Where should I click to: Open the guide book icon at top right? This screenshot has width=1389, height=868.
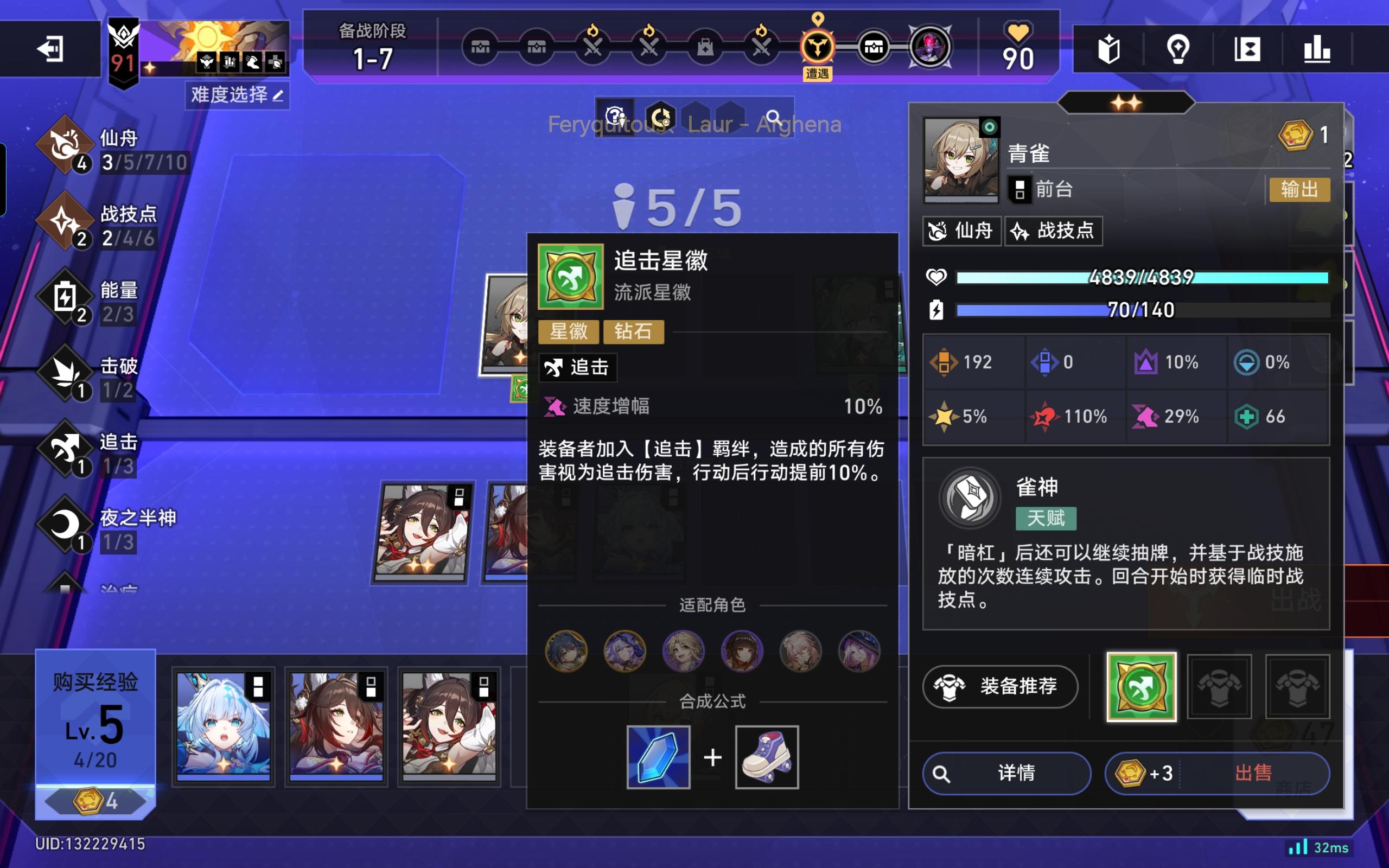click(1110, 50)
